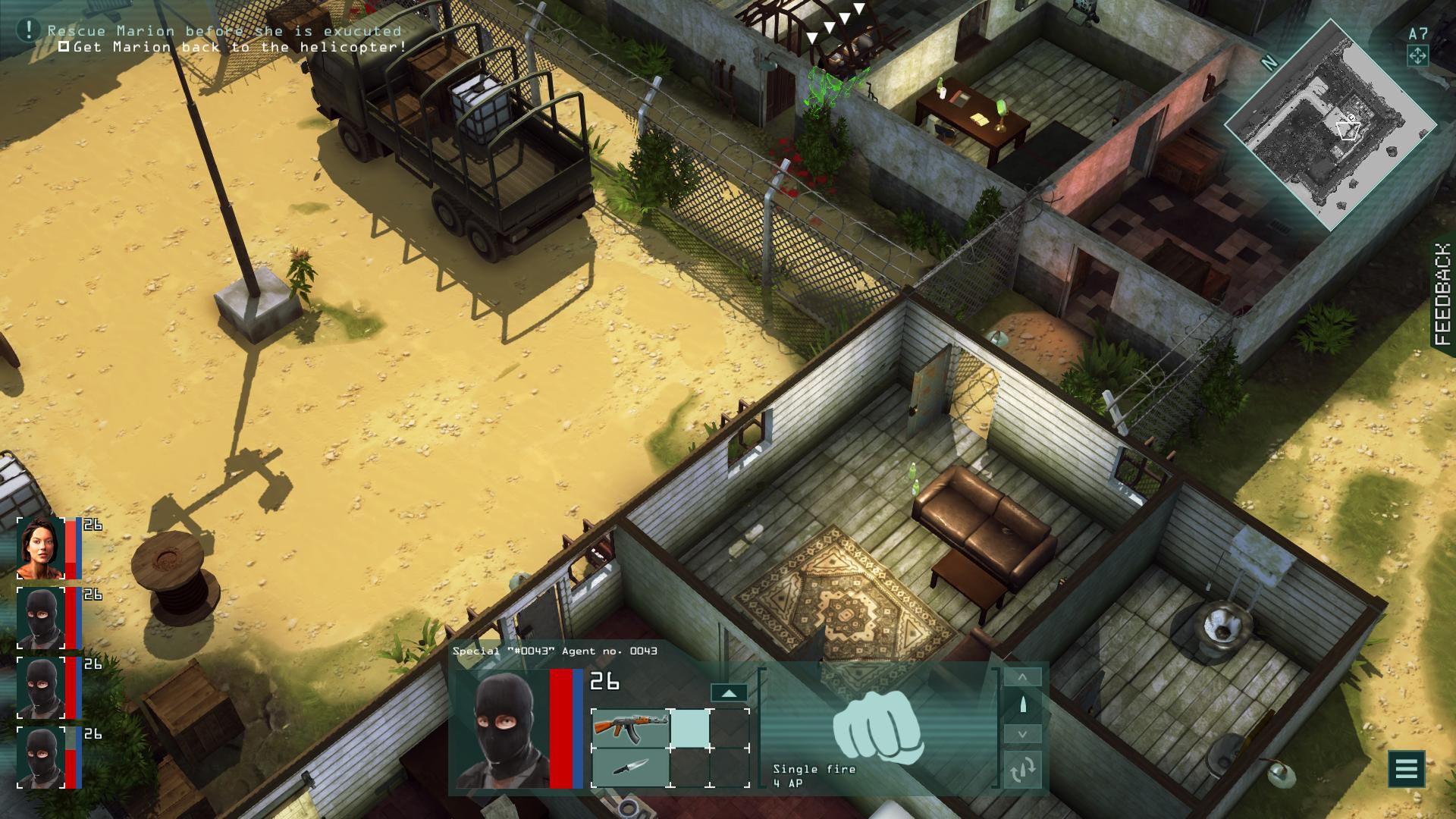Image resolution: width=1456 pixels, height=819 pixels.
Task: Select Marion's portrait in the squad list
Action: (41, 548)
